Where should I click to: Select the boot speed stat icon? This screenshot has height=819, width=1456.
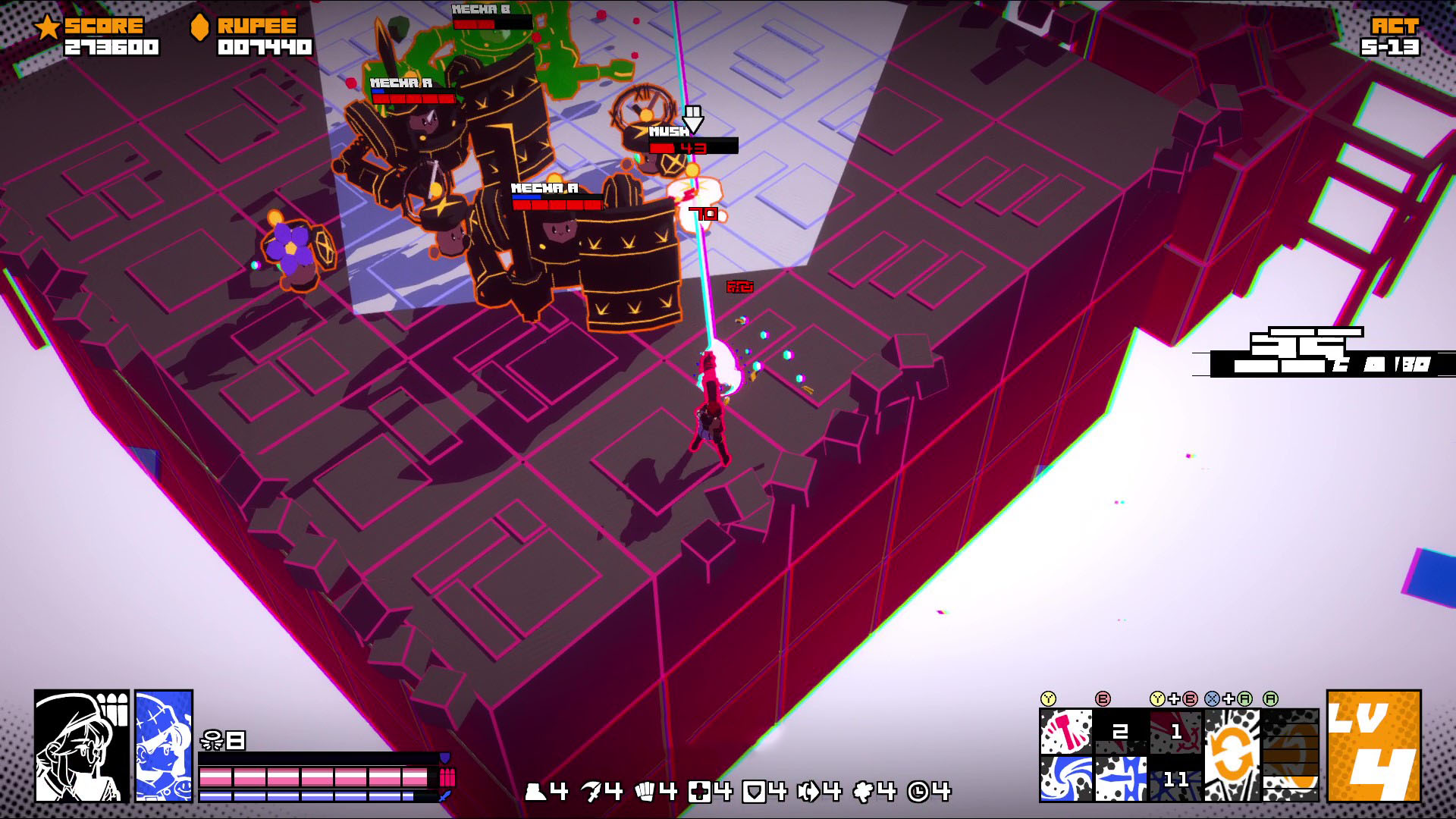tap(537, 792)
